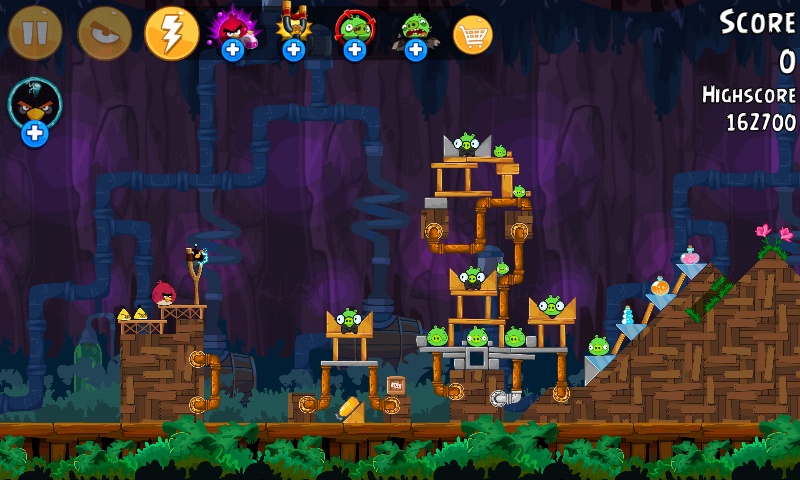Activate the Mighty Eagle eye button
Viewport: 800px width, 480px height.
(x=104, y=33)
